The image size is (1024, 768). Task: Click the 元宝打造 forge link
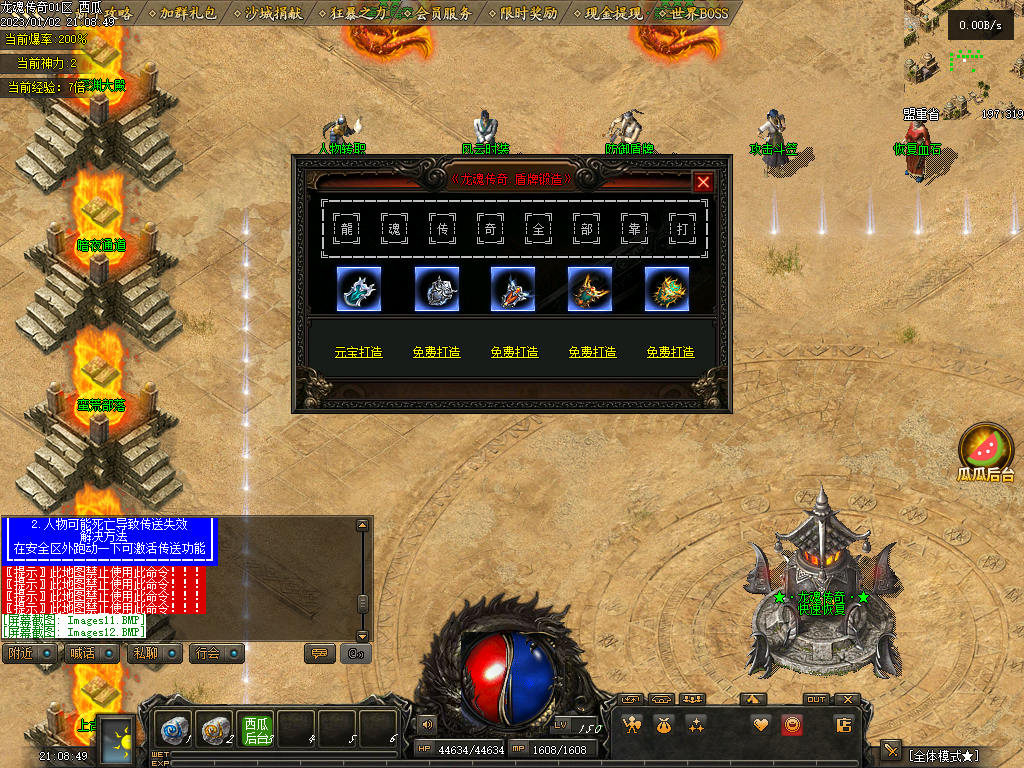tap(358, 352)
